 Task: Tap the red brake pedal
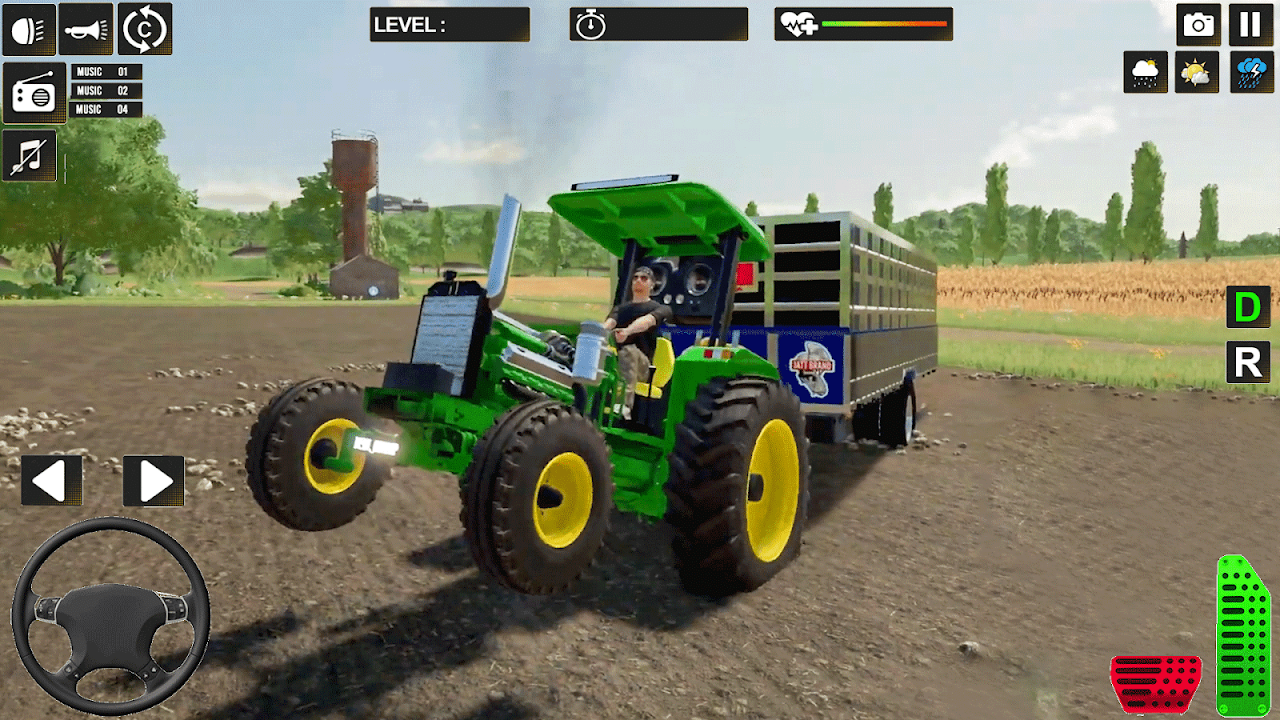pos(1156,684)
